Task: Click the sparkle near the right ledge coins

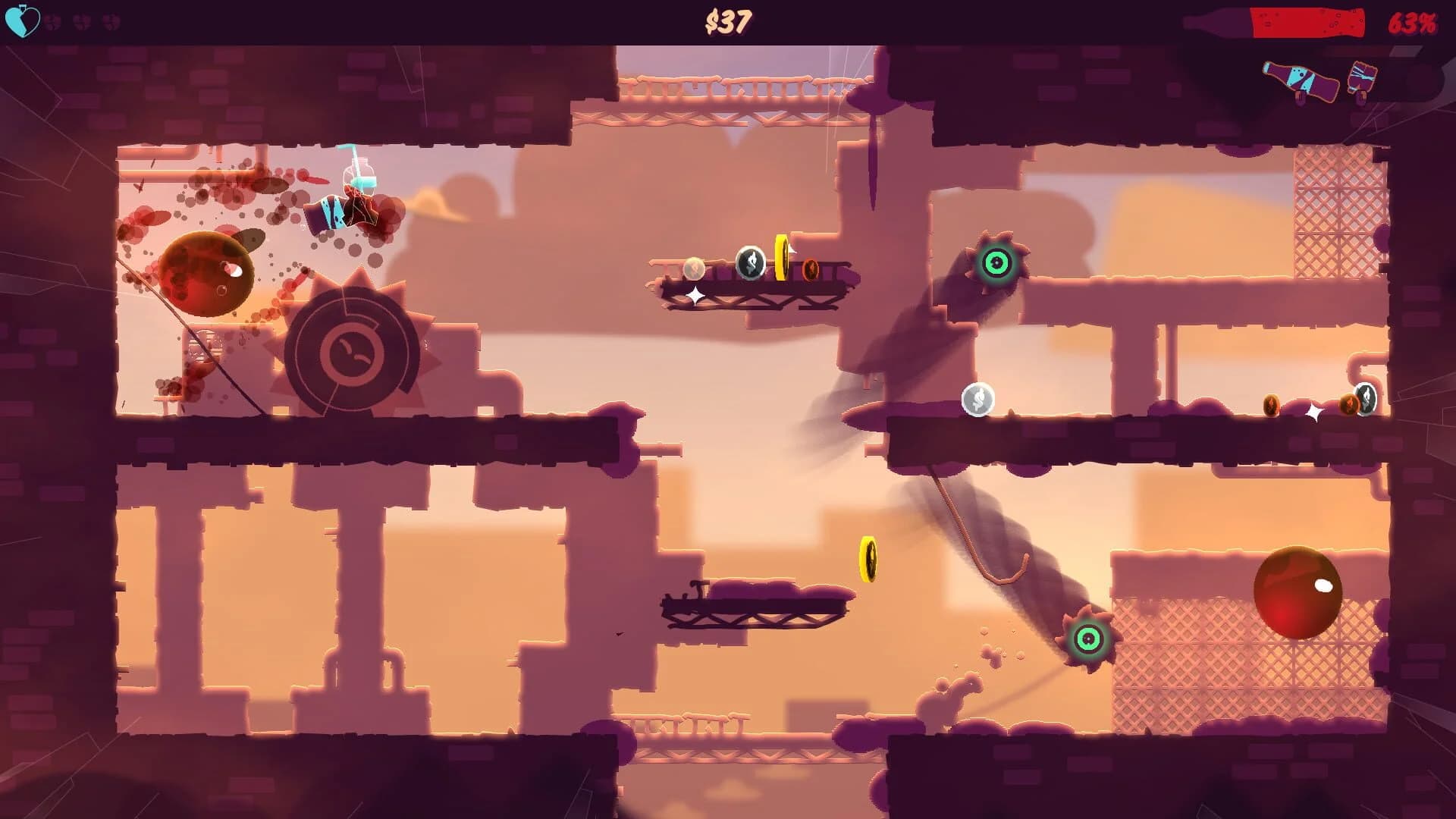Action: (x=1314, y=412)
